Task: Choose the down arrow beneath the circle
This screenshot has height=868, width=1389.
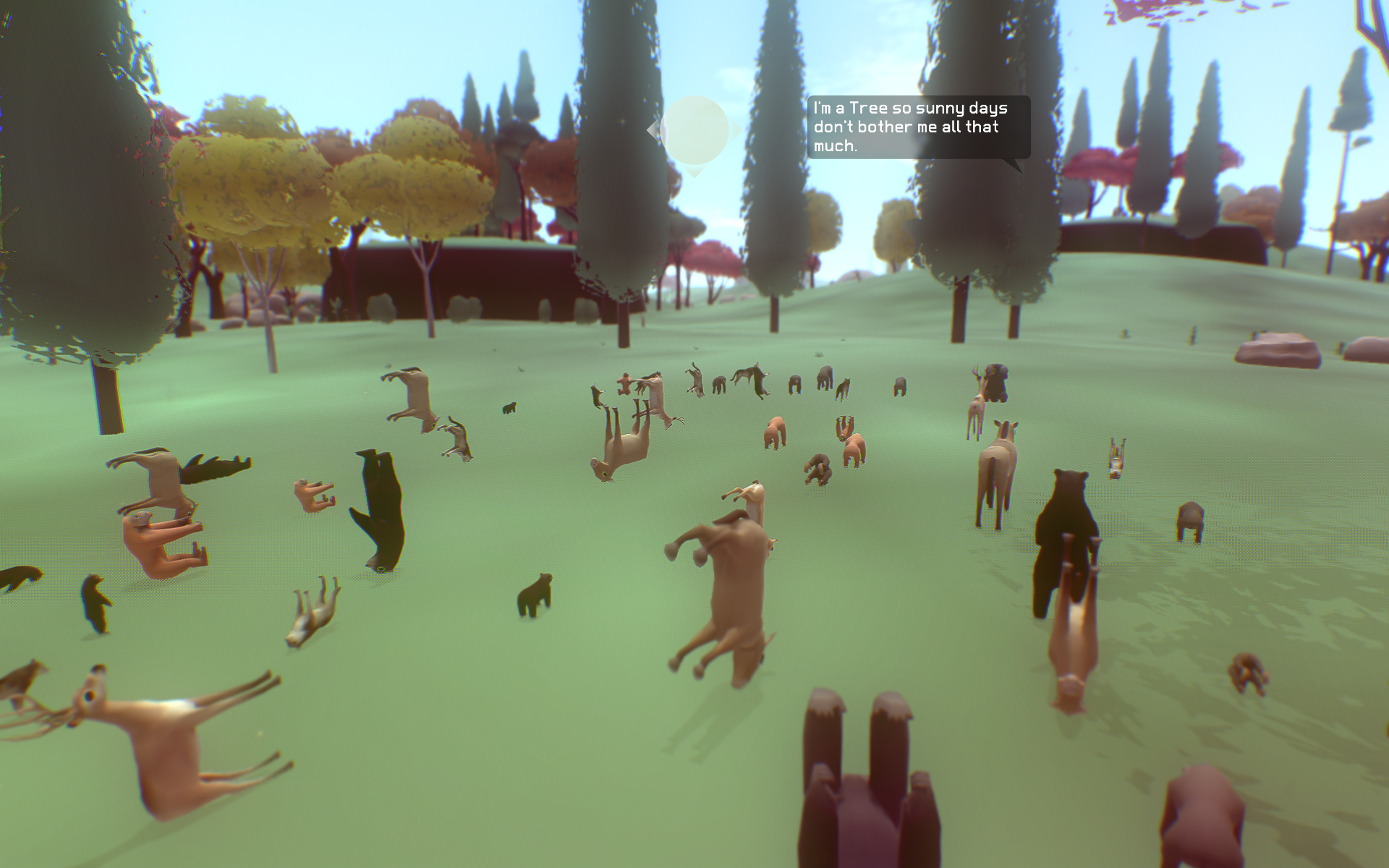Action: pos(694,172)
